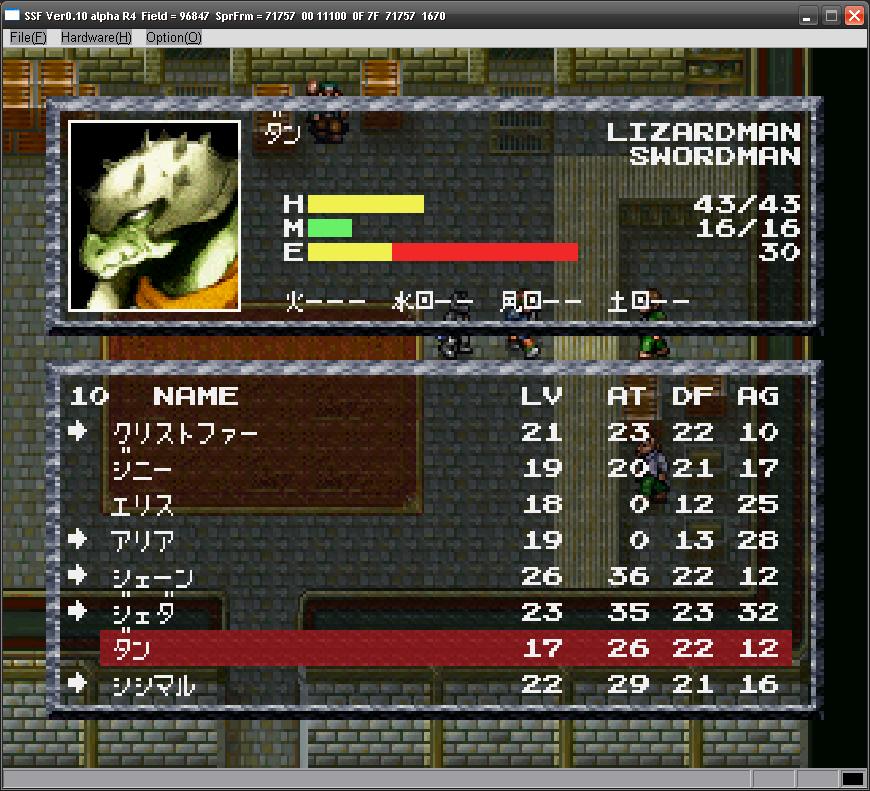Close the SSF emulator window
870x791 pixels.
tap(854, 15)
